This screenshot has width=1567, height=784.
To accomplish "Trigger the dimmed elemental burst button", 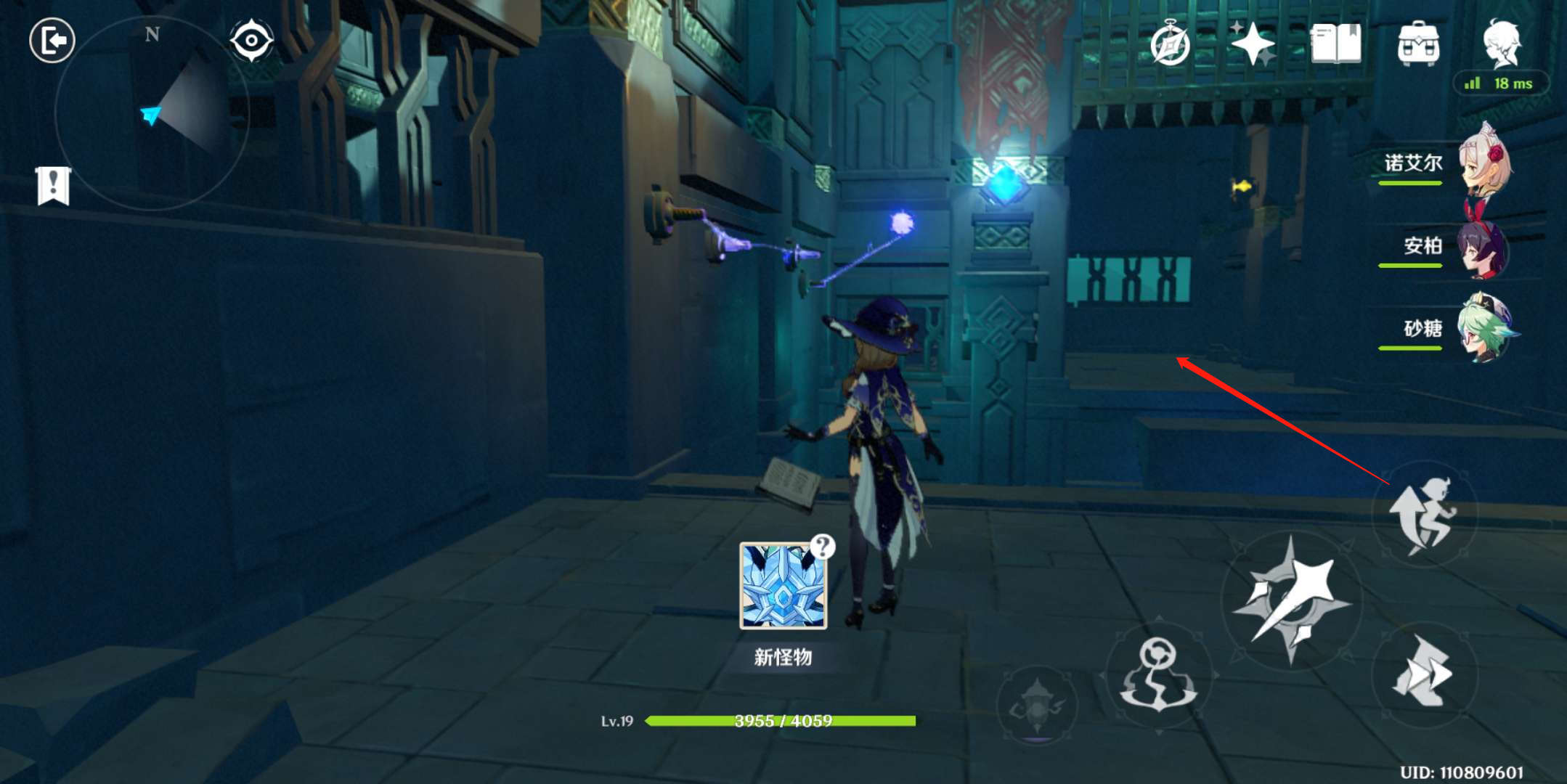I will pos(1037,704).
